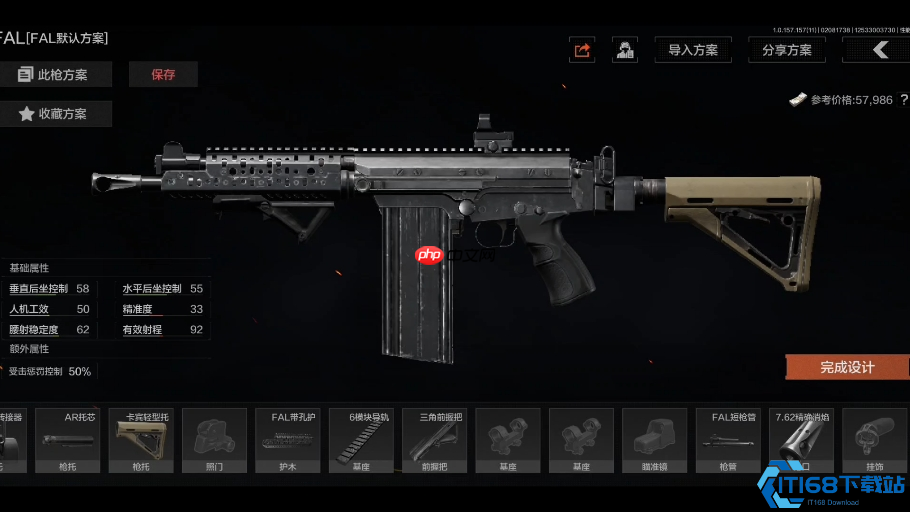Open the 瞄准镜 optic sight slot
This screenshot has height=512, width=910.
coord(655,440)
